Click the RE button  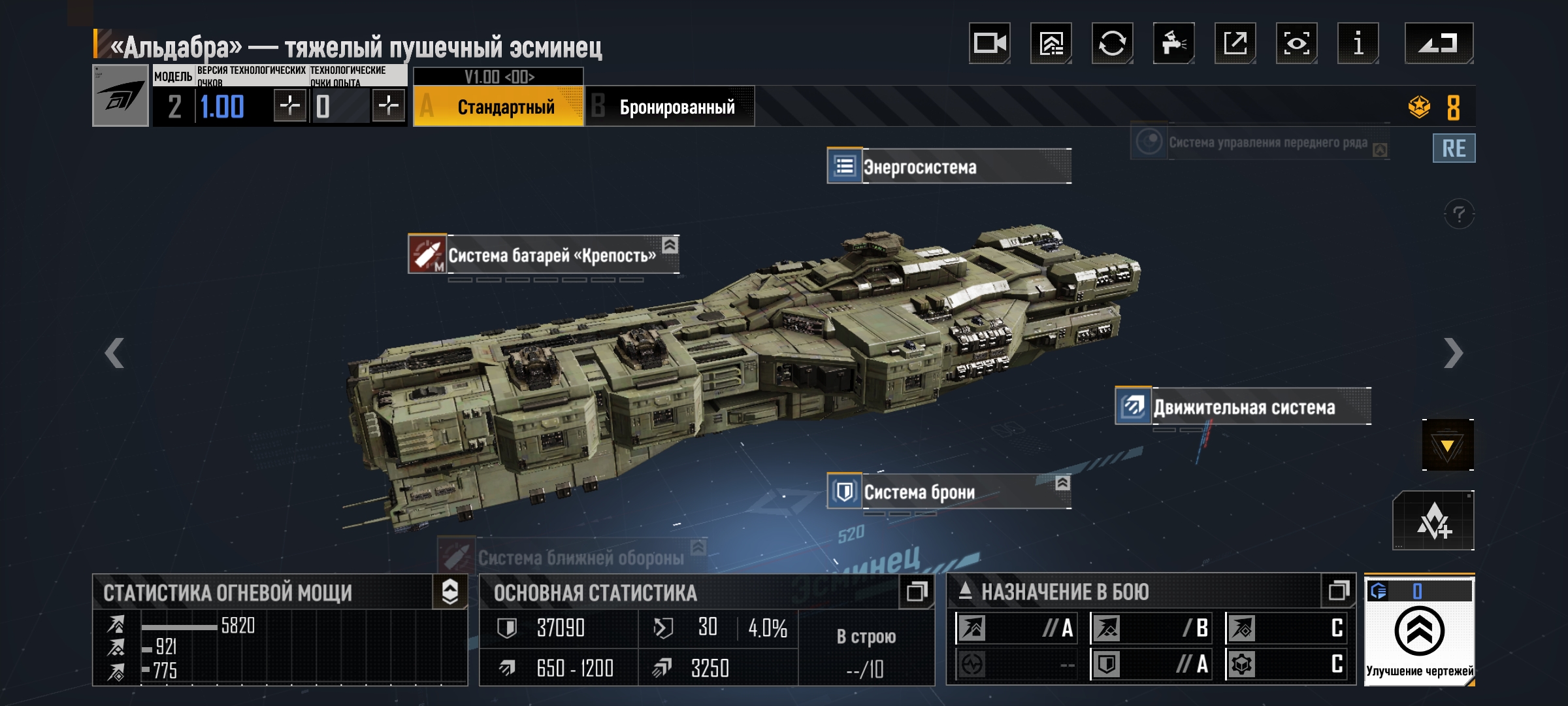(1454, 148)
